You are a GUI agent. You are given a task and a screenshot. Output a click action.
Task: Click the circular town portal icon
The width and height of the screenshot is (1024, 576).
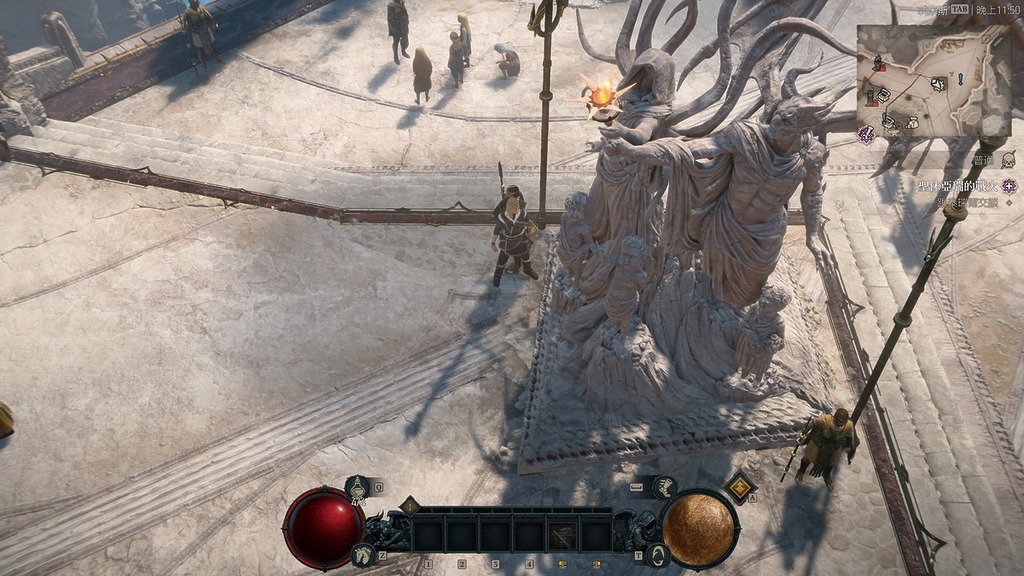click(657, 555)
